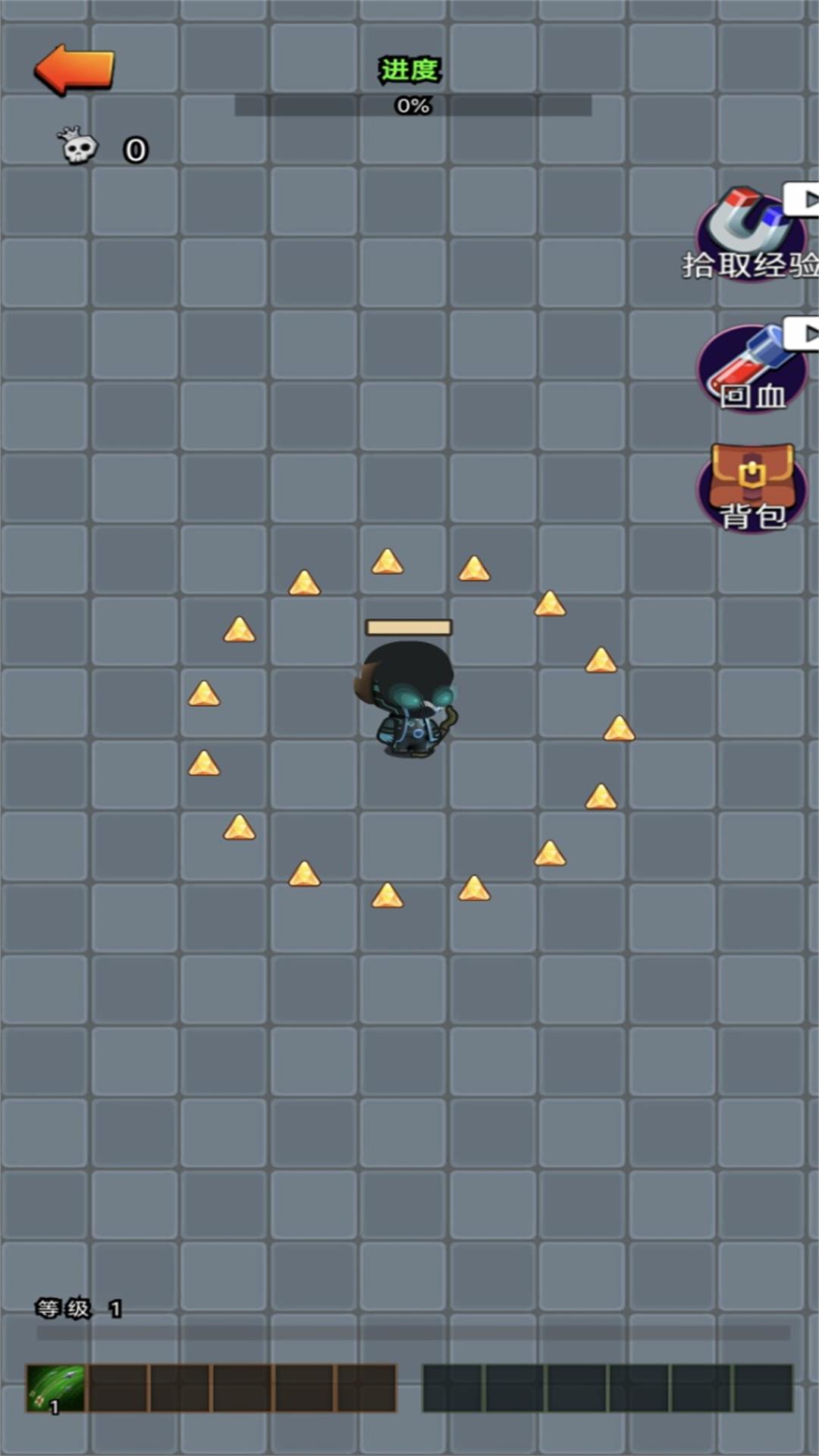Tap the orange back arrow
Image resolution: width=819 pixels, height=1456 pixels.
pyautogui.click(x=74, y=70)
